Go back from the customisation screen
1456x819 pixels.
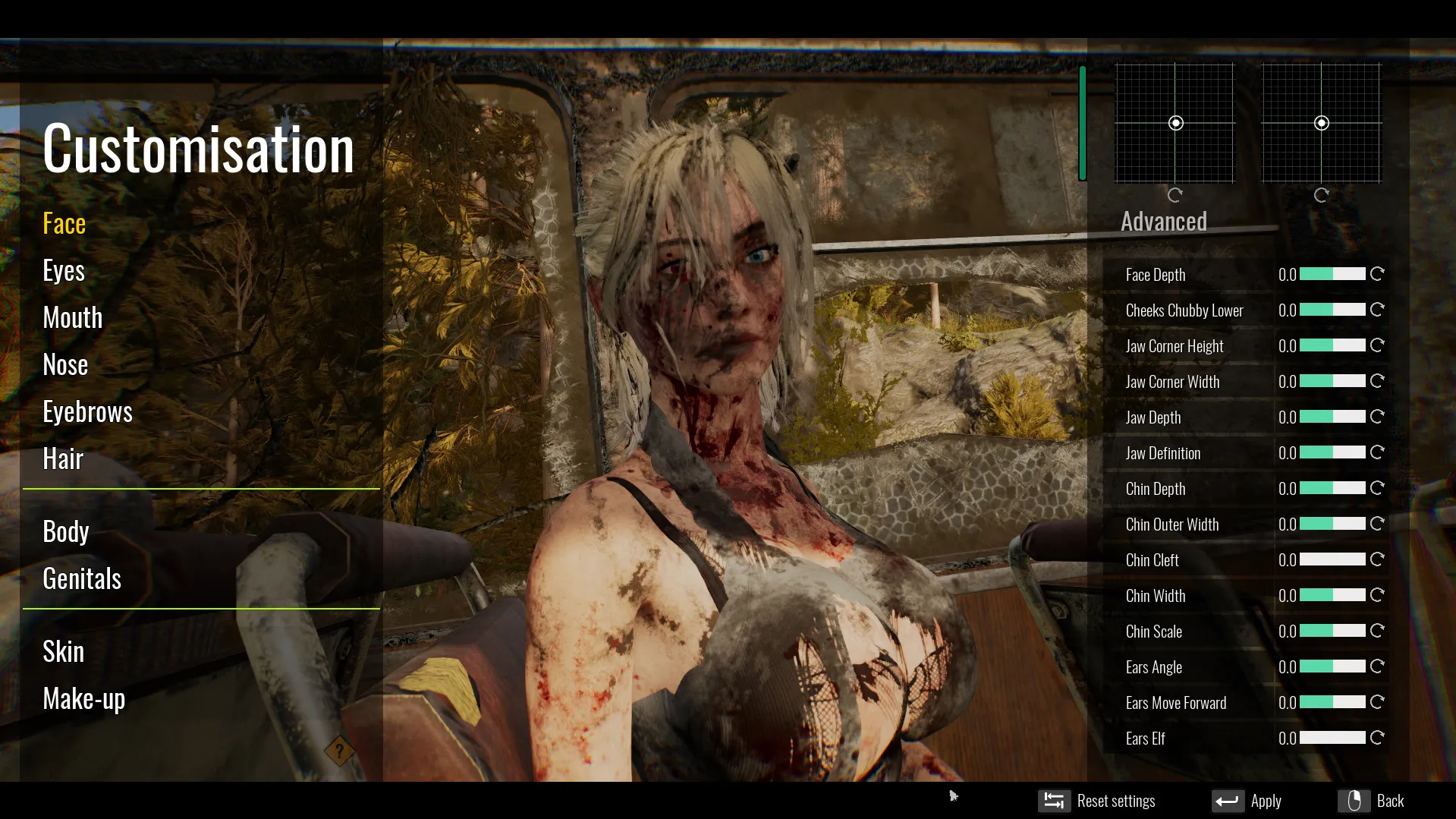1371,801
